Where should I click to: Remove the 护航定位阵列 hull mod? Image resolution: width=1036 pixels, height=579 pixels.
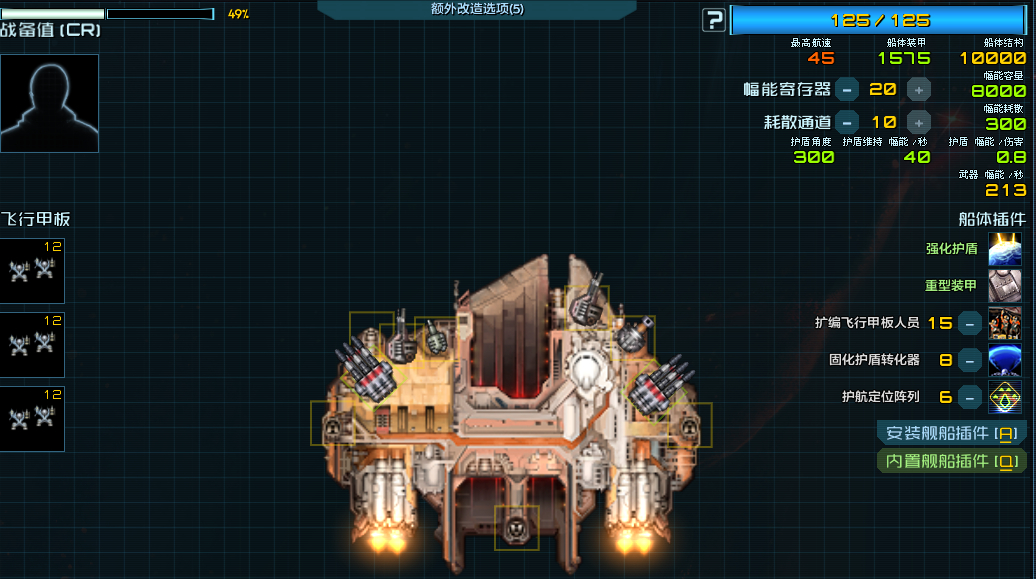[969, 397]
